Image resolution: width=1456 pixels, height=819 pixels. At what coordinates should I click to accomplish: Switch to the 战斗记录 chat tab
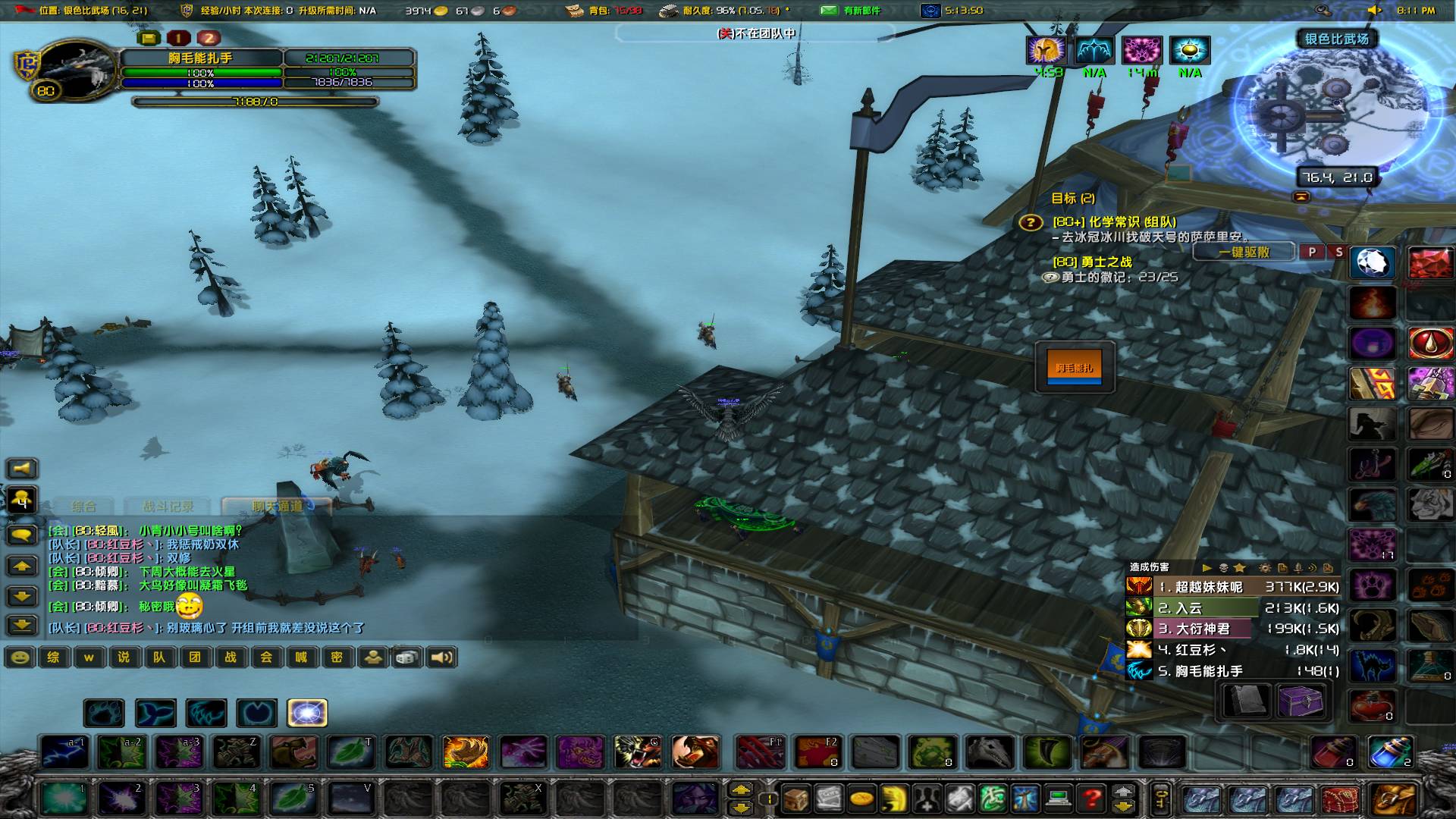168,506
